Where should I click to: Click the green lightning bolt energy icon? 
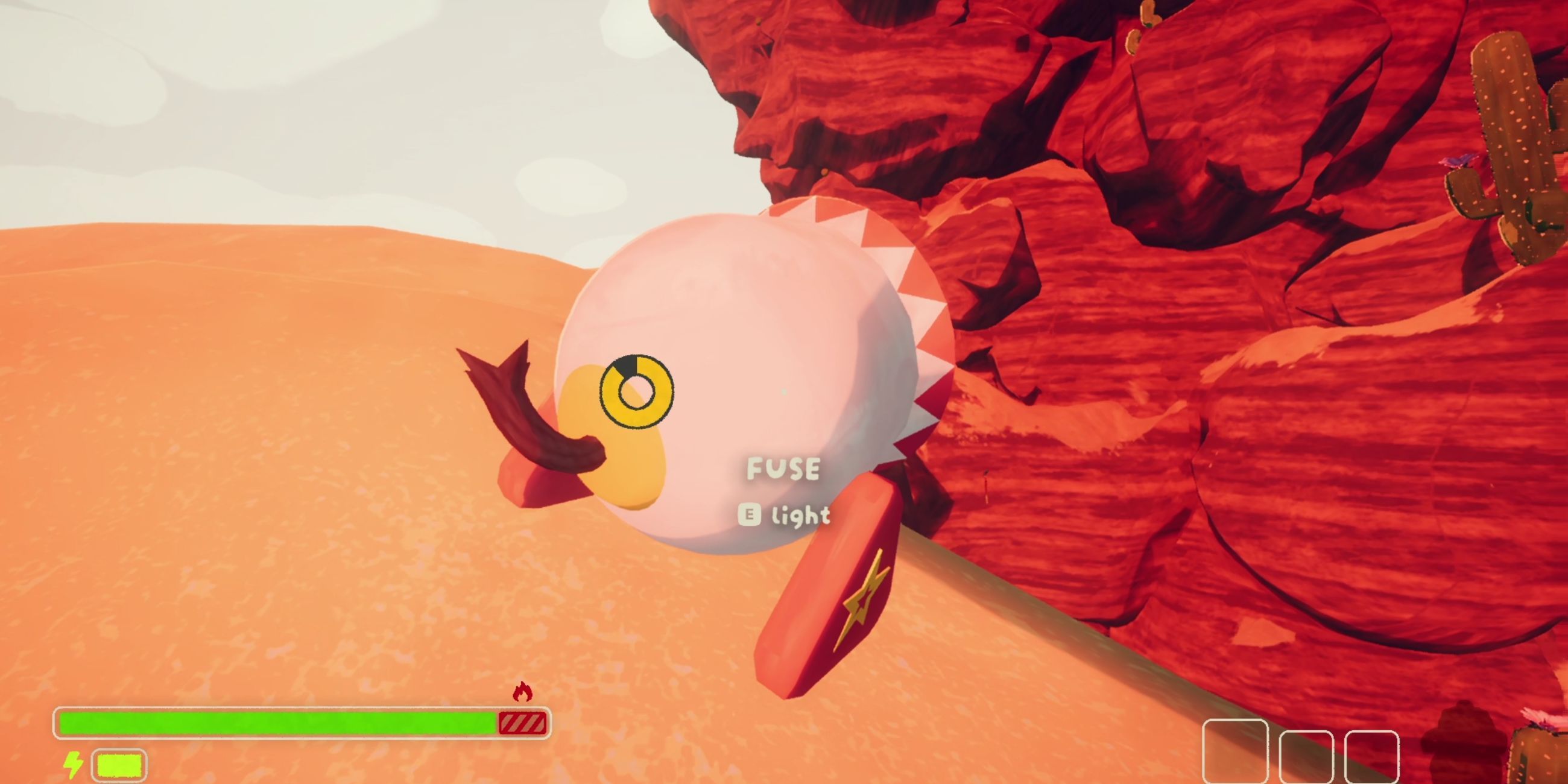tap(73, 765)
